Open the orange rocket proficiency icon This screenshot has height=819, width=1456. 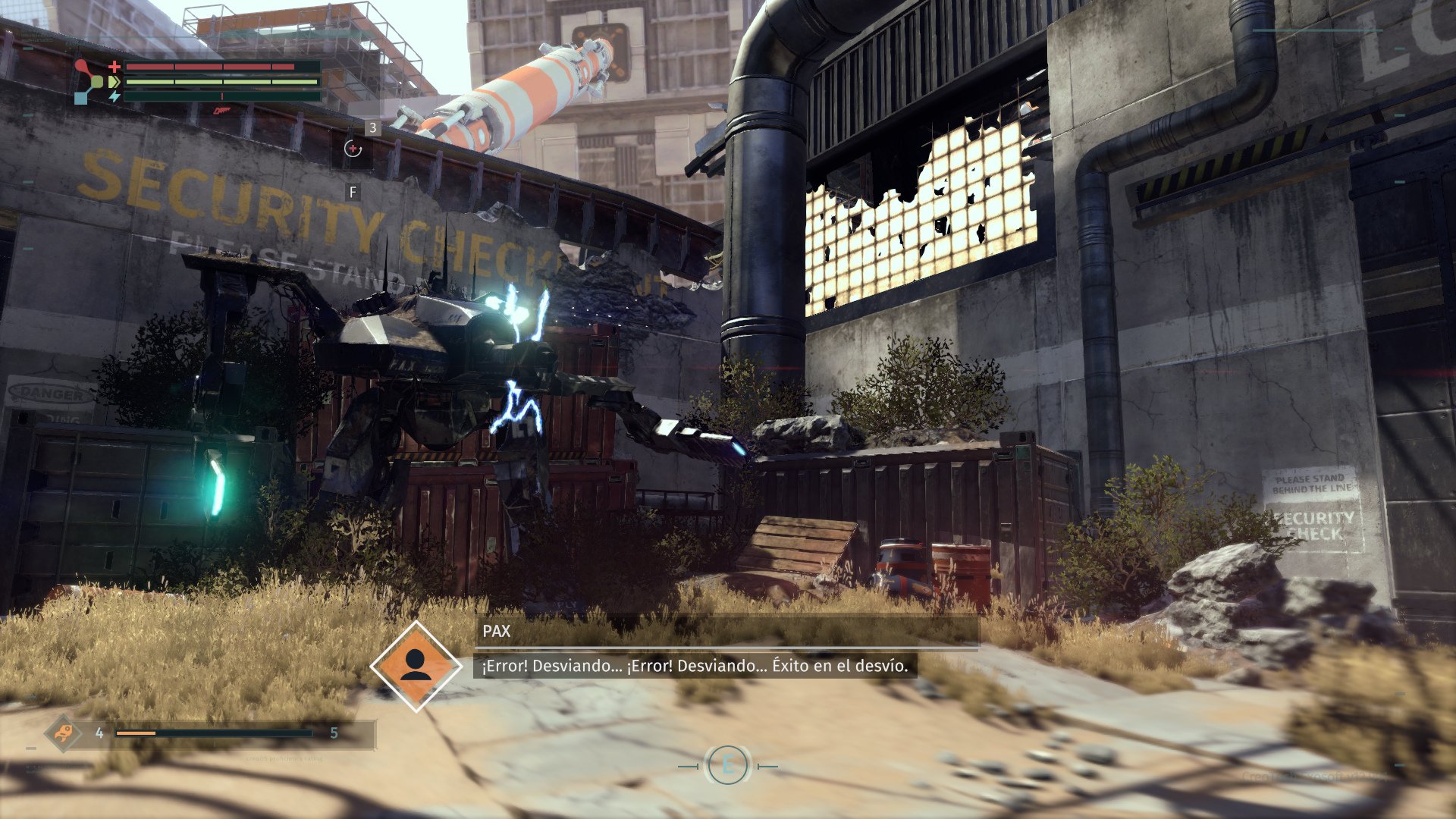point(63,733)
